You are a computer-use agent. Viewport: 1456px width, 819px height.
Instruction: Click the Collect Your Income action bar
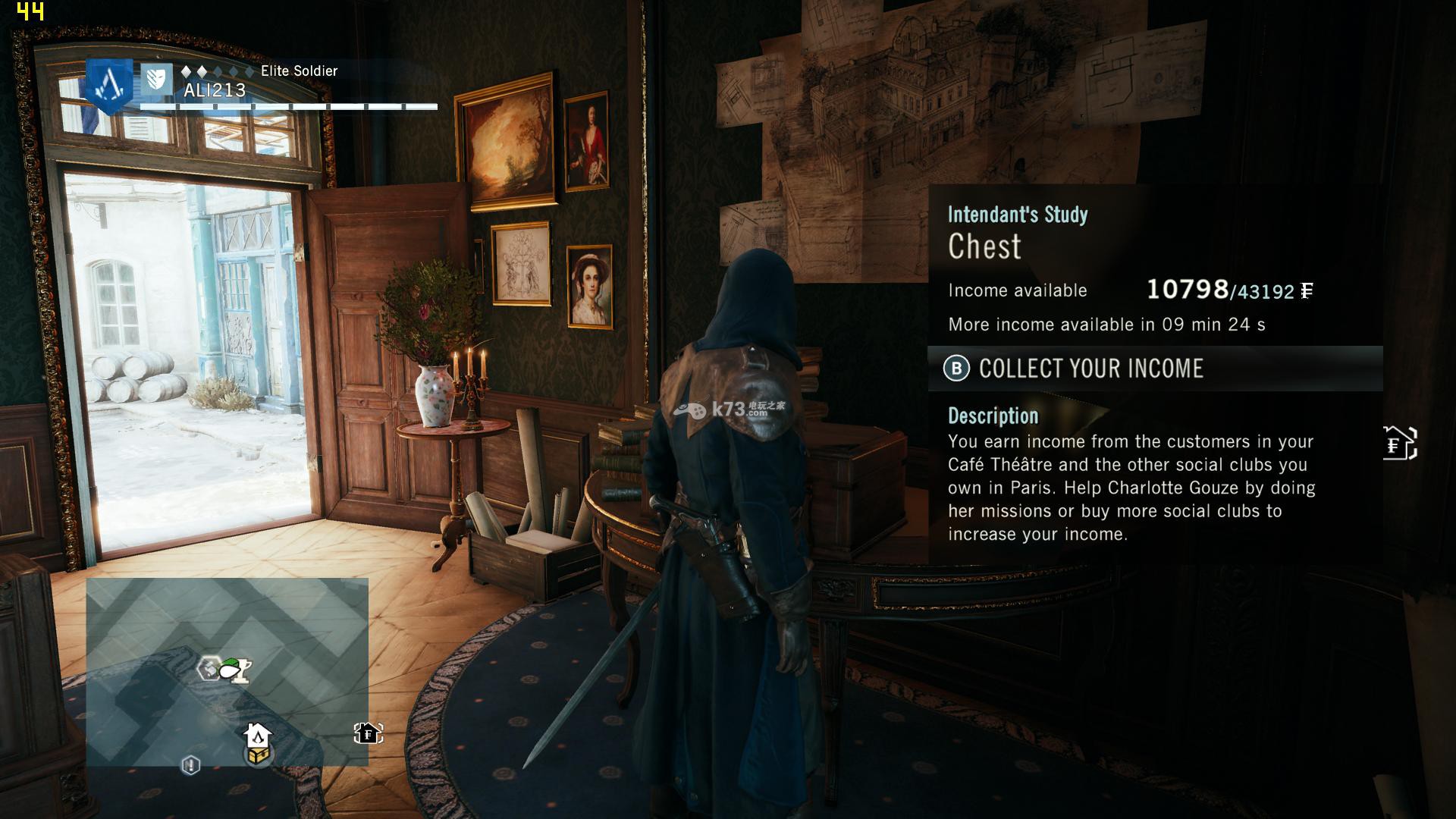tap(1154, 369)
